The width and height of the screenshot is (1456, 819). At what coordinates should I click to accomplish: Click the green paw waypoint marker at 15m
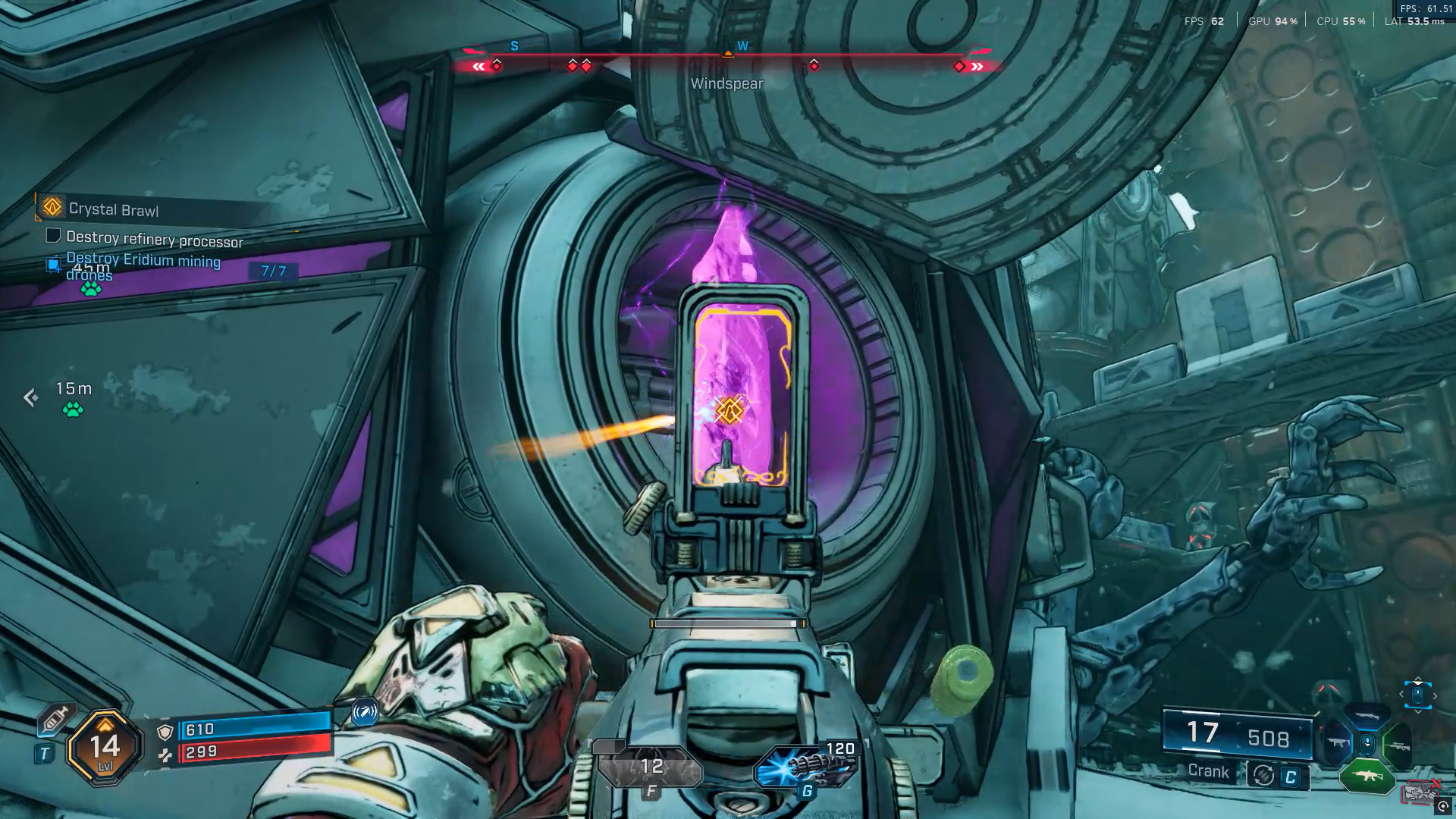pyautogui.click(x=73, y=410)
